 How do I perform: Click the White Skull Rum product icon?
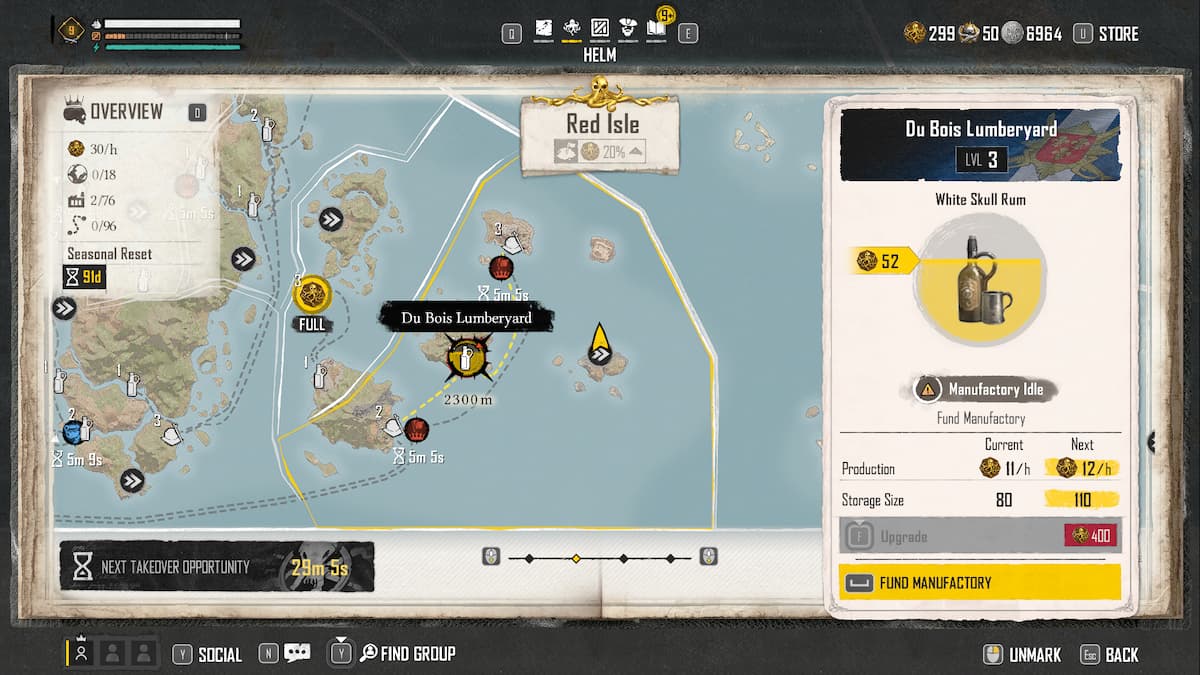980,278
